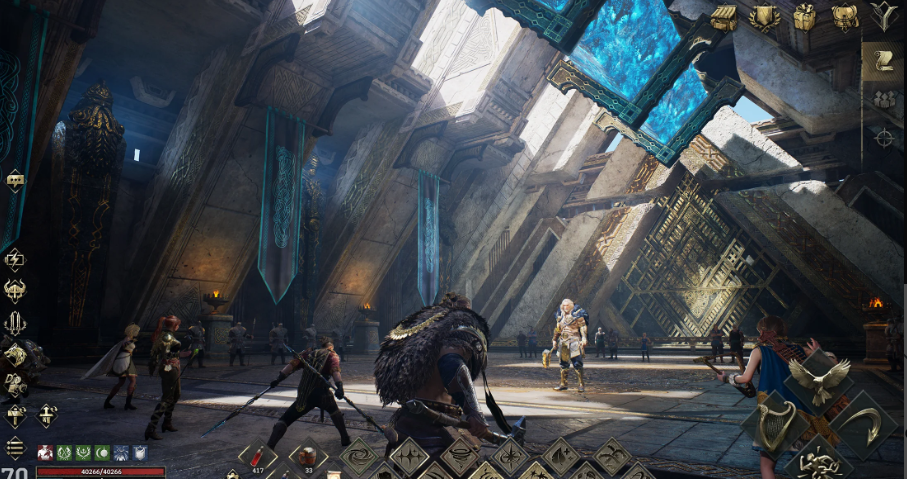Screen dimensions: 907x479
Task: Switch to the party members tab
Action: pos(884,99)
